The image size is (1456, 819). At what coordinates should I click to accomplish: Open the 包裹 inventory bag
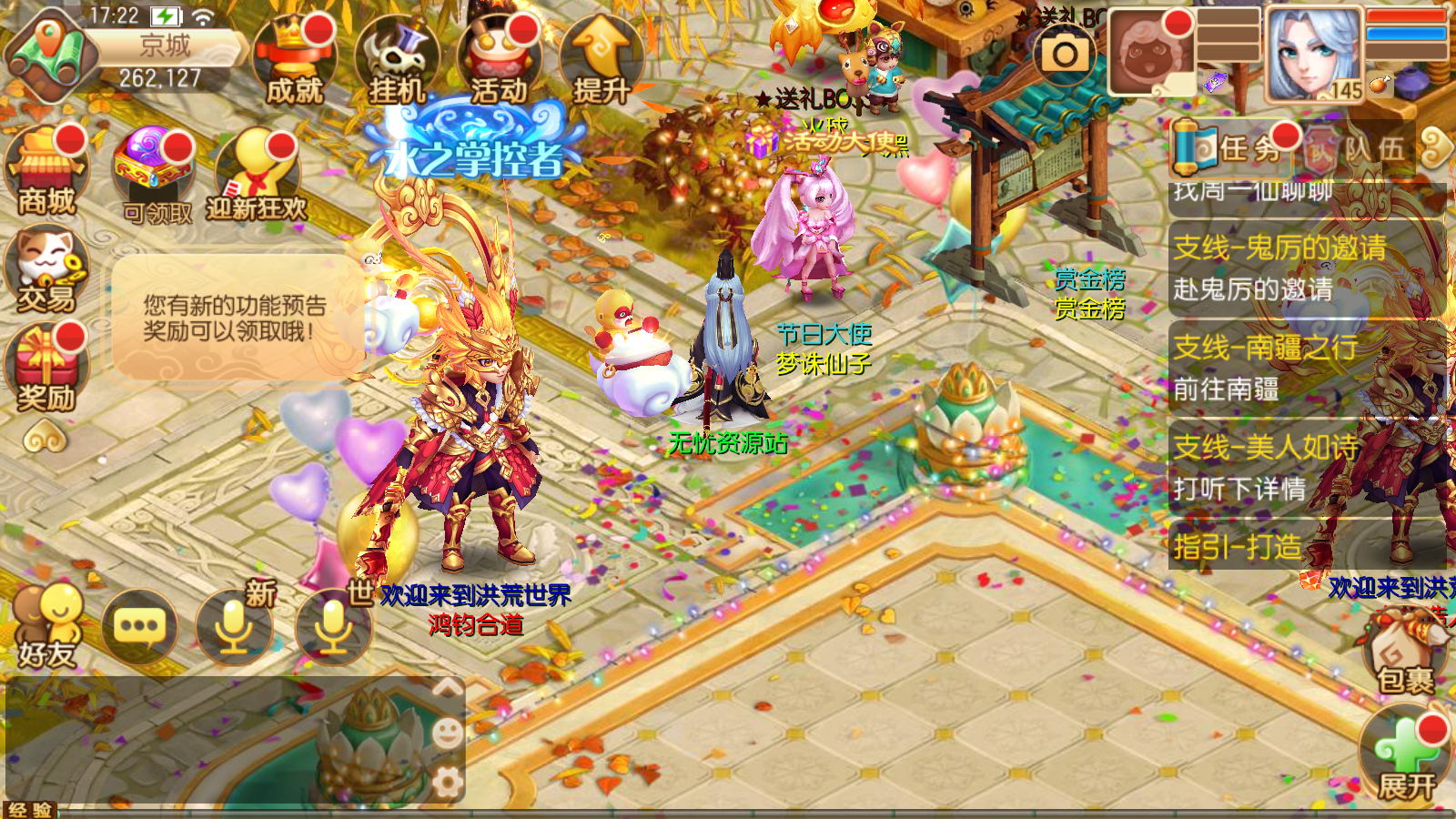coord(1404,655)
